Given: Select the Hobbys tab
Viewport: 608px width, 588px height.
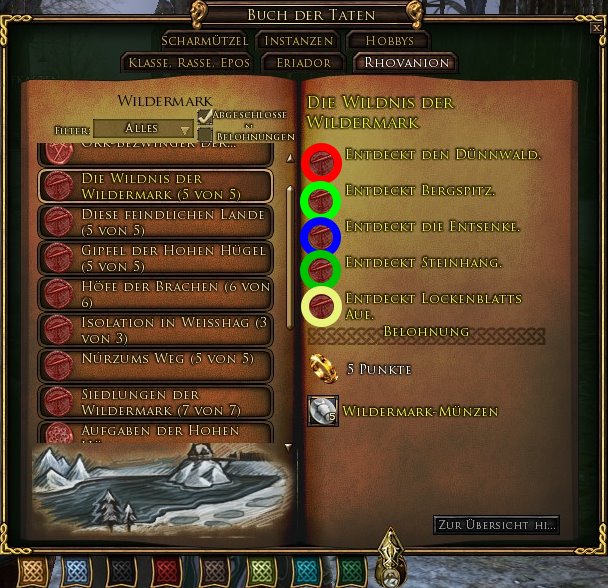Looking at the screenshot, I should [388, 41].
